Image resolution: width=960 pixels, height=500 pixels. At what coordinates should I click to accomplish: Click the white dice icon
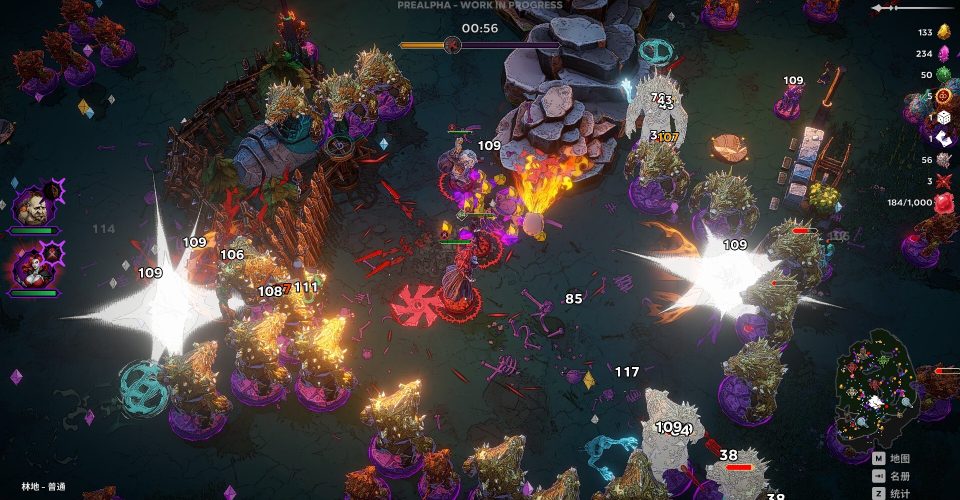pyautogui.click(x=943, y=117)
